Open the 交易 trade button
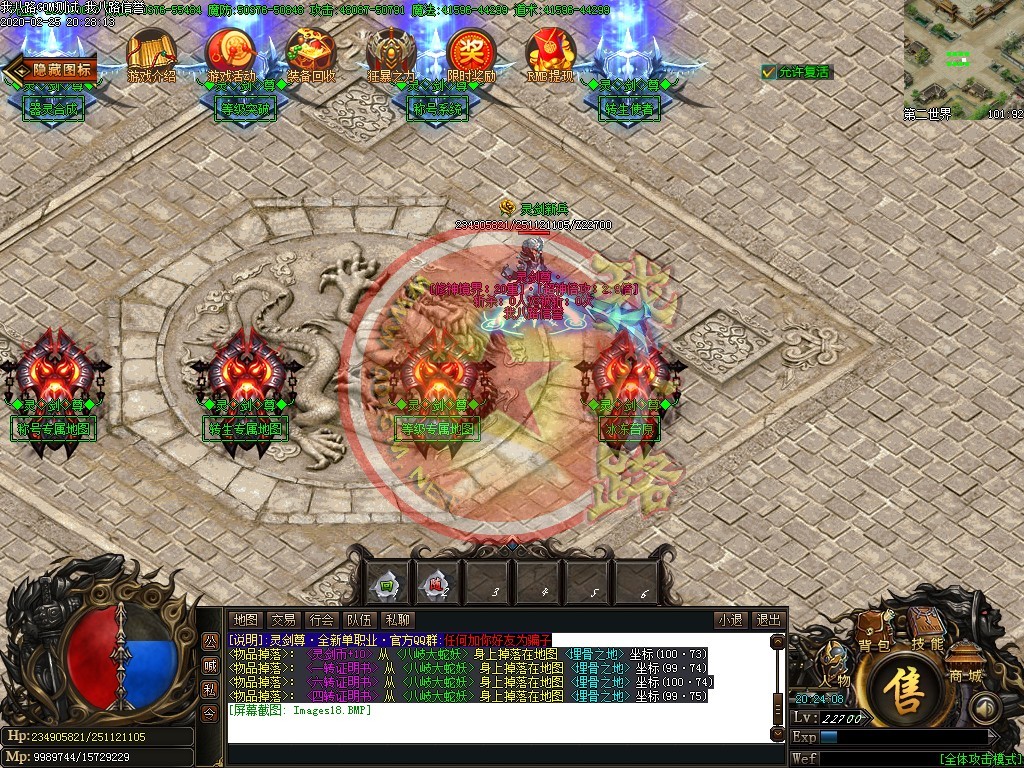 pyautogui.click(x=283, y=620)
